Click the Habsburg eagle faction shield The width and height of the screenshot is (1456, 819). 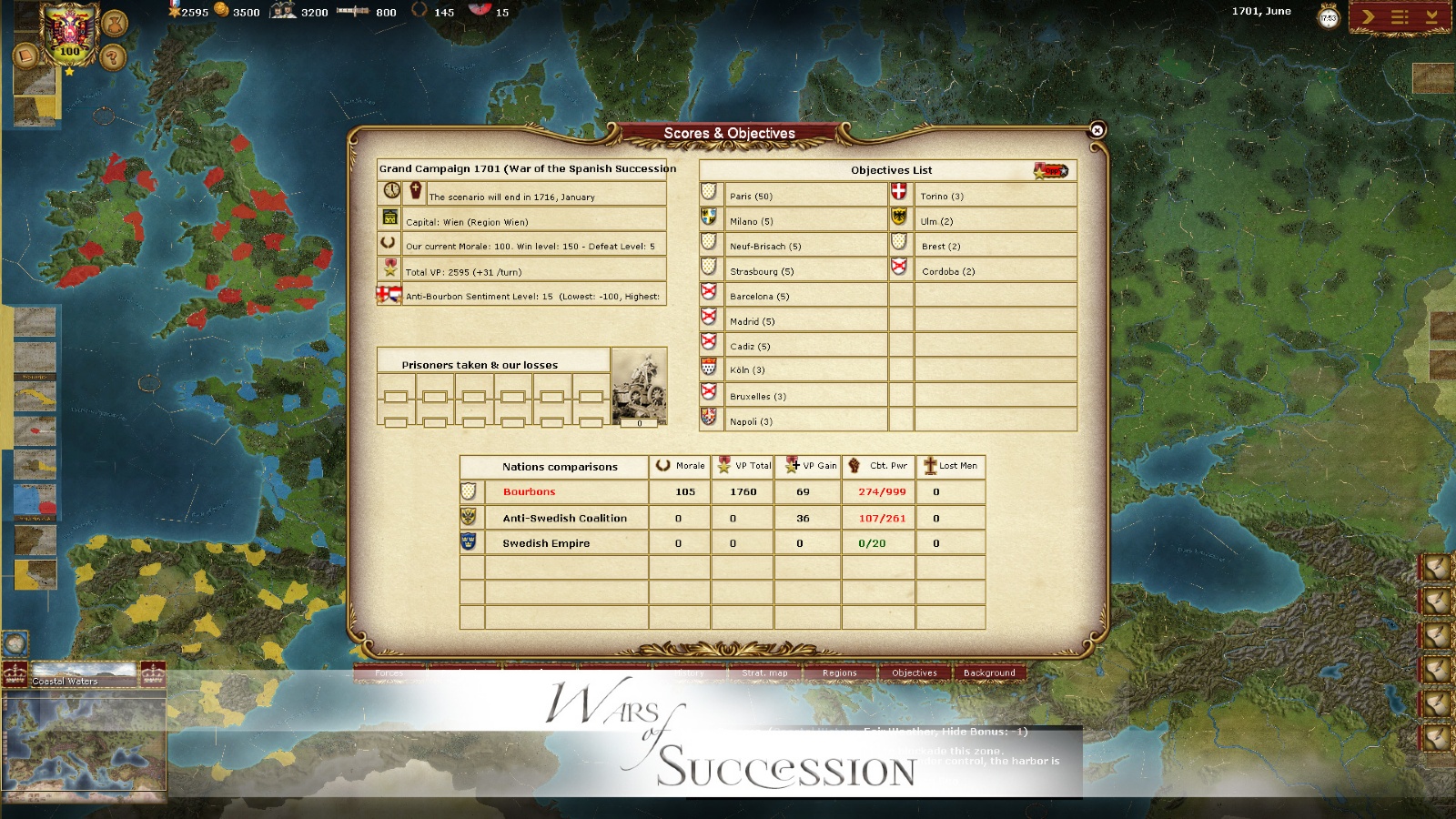68,33
